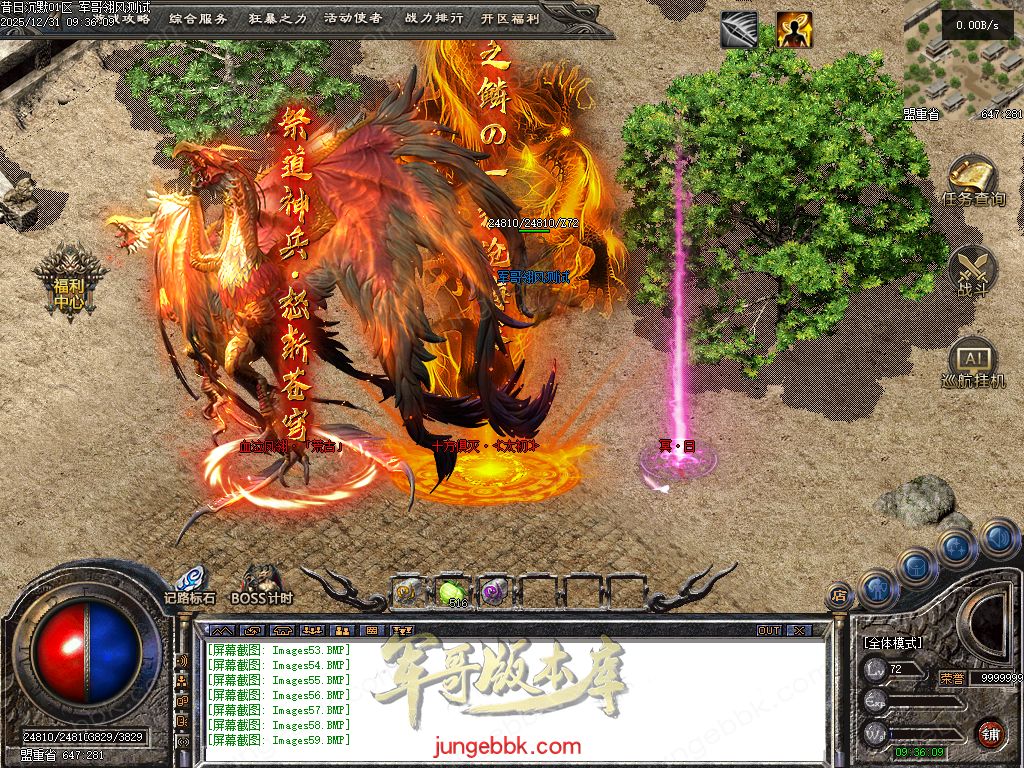This screenshot has width=1024, height=768.
Task: Toggle sound with the speaker button
Action: click(998, 539)
